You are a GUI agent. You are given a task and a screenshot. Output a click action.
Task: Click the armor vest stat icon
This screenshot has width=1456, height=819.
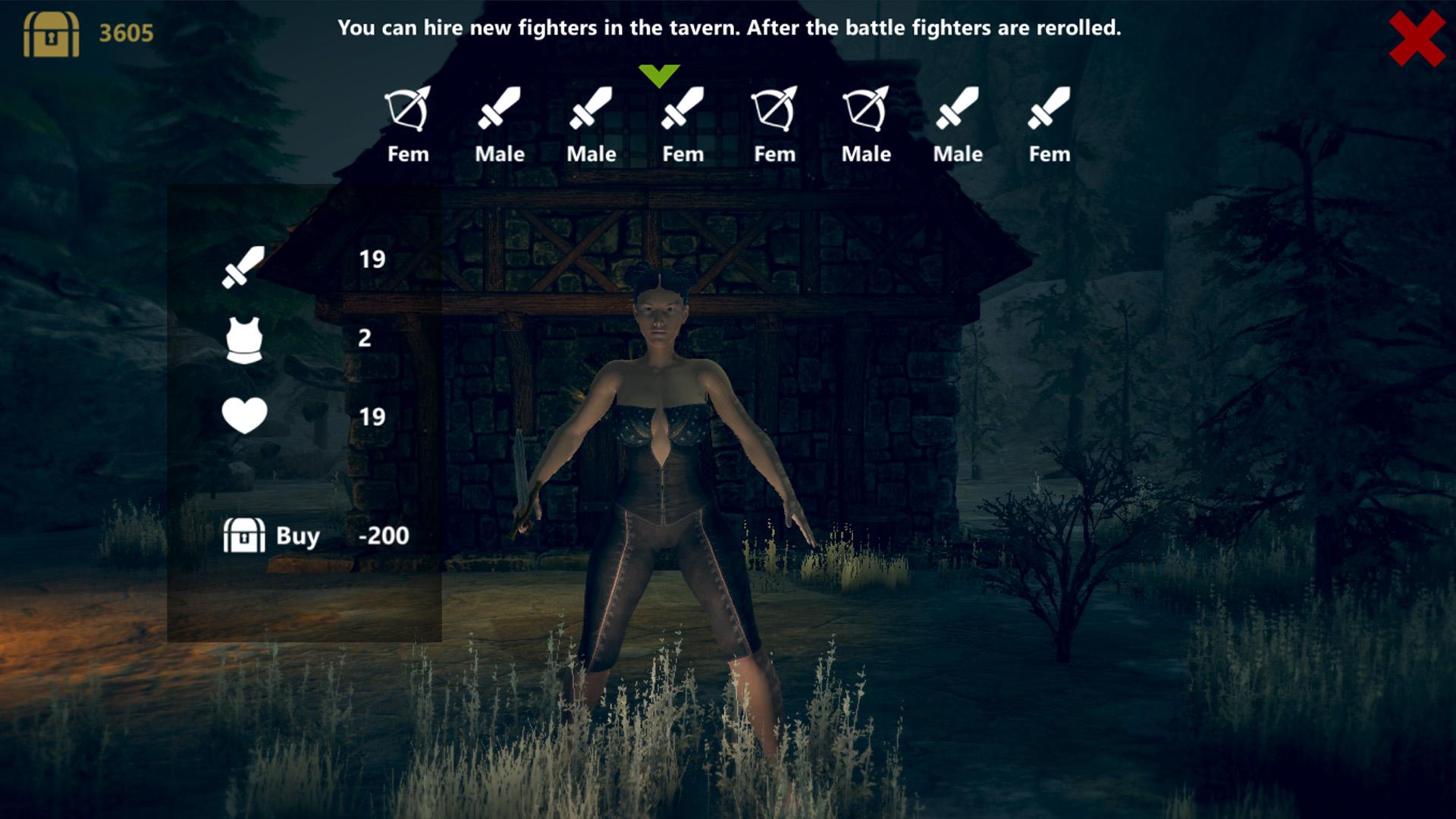pos(243,341)
